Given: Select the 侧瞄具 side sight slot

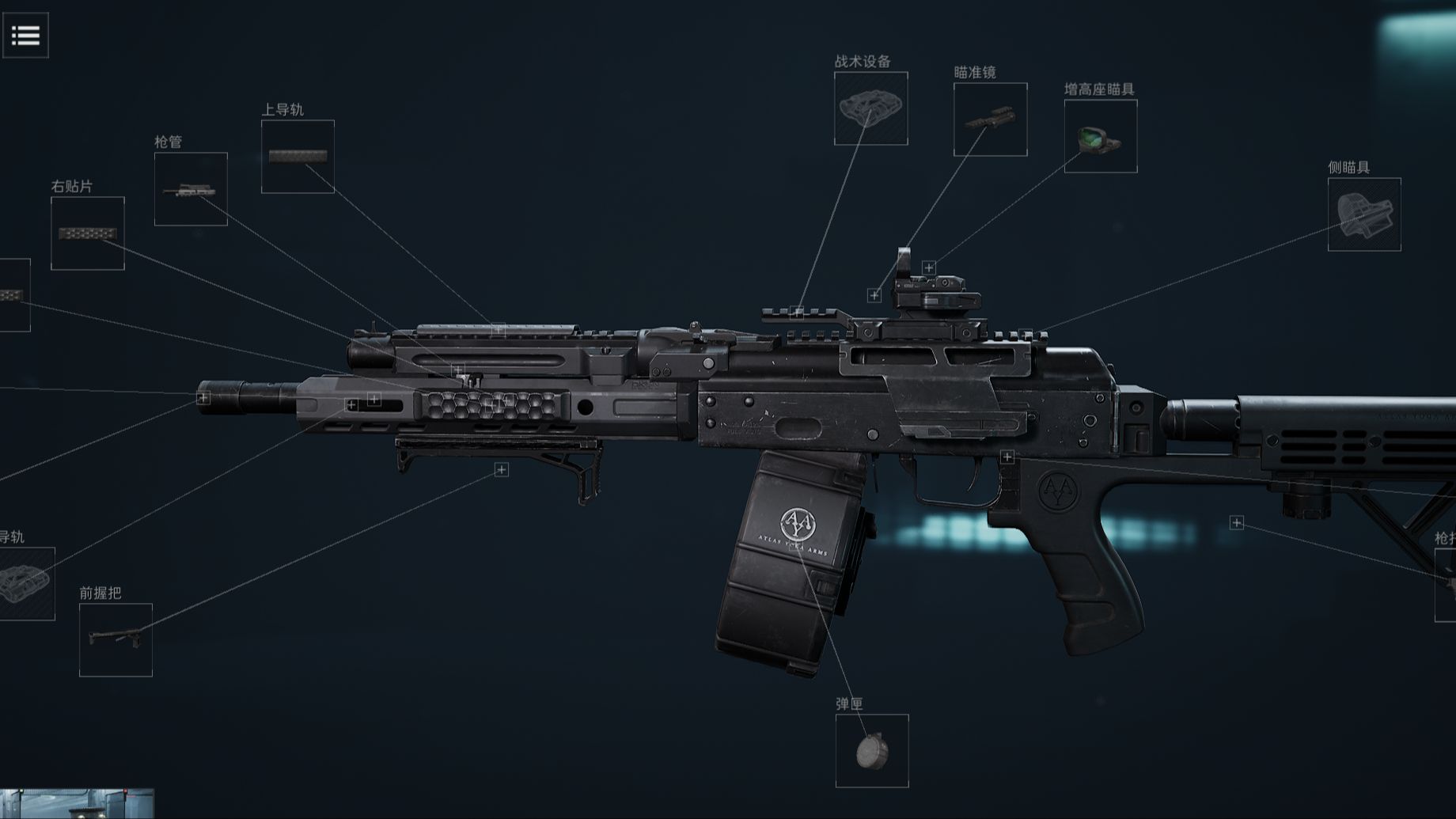Looking at the screenshot, I should click(x=1363, y=214).
